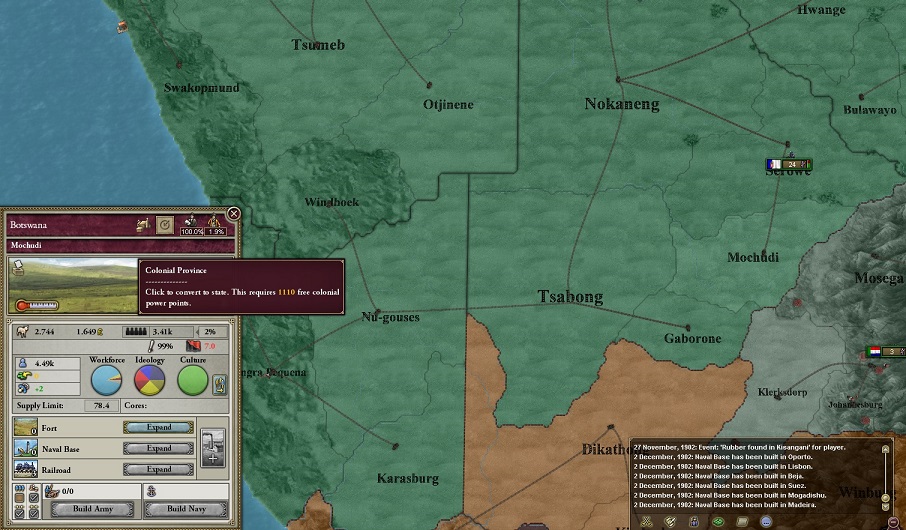Viewport: 906px width, 530px height.
Task: Expand the Fort in Mochudi
Action: click(x=159, y=427)
